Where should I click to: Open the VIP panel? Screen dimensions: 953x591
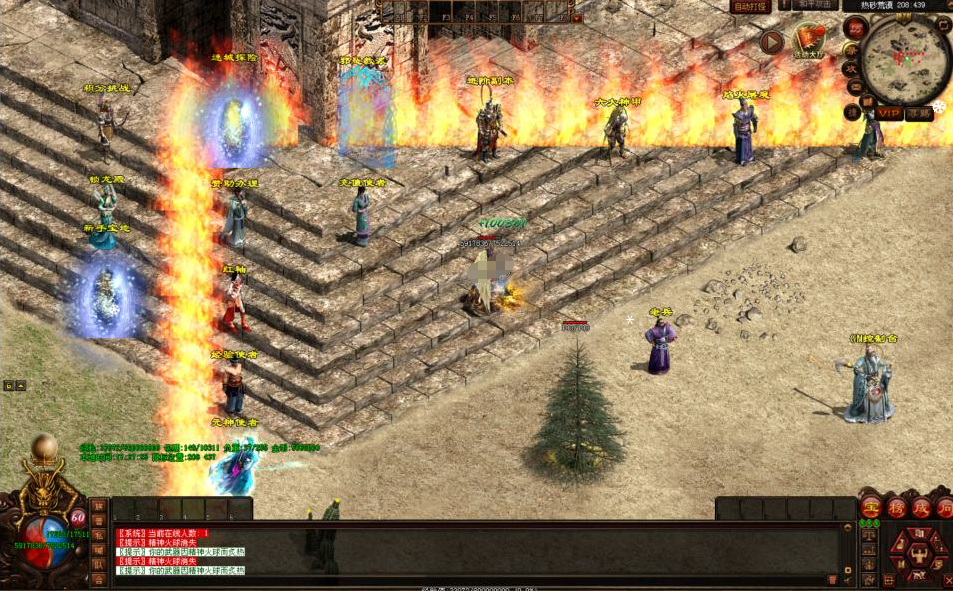[x=890, y=114]
